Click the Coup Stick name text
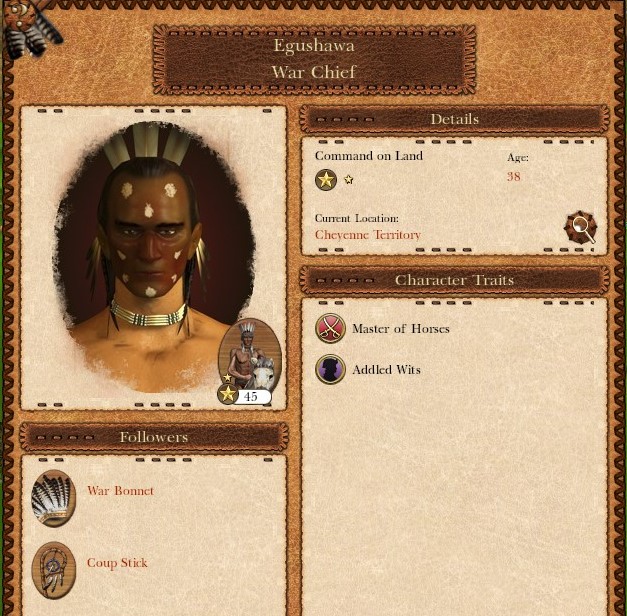 (117, 563)
